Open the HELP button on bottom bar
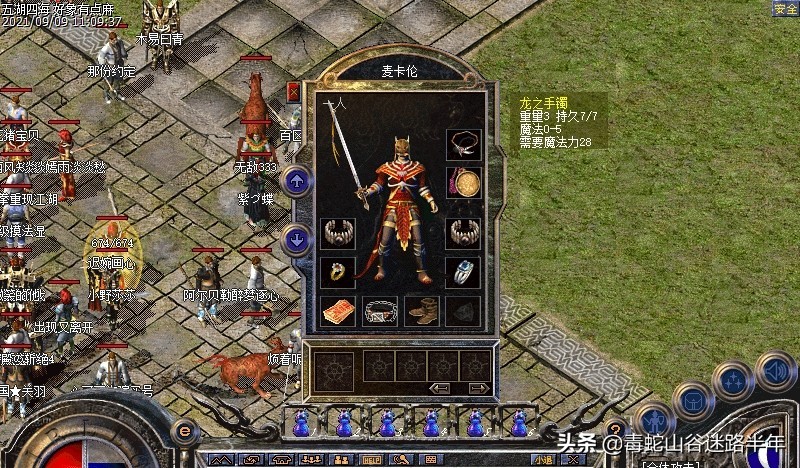 pyautogui.click(x=372, y=460)
